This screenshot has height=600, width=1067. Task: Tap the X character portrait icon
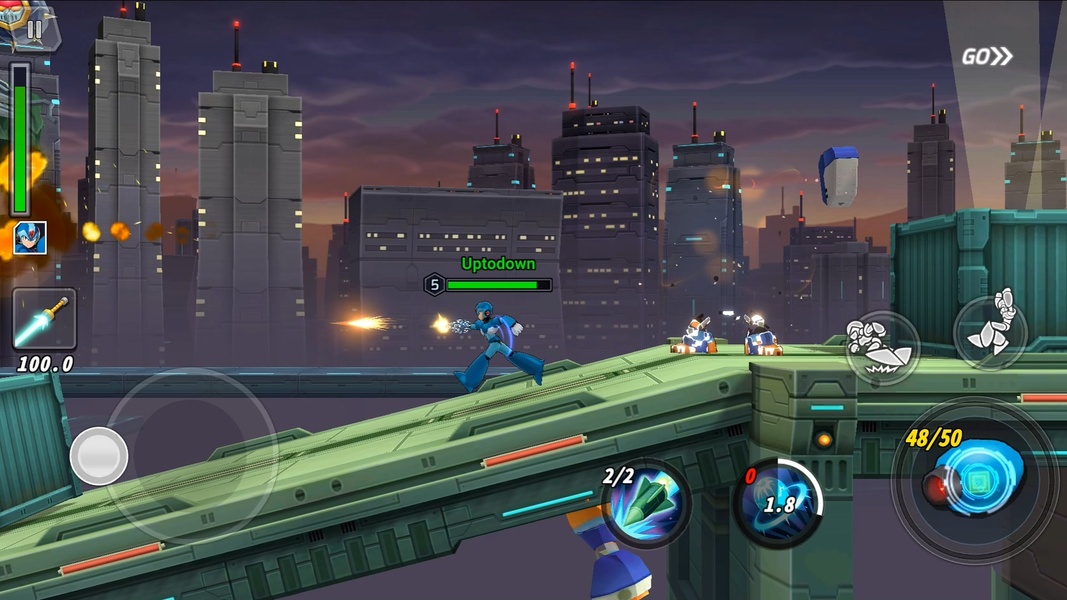[29, 238]
